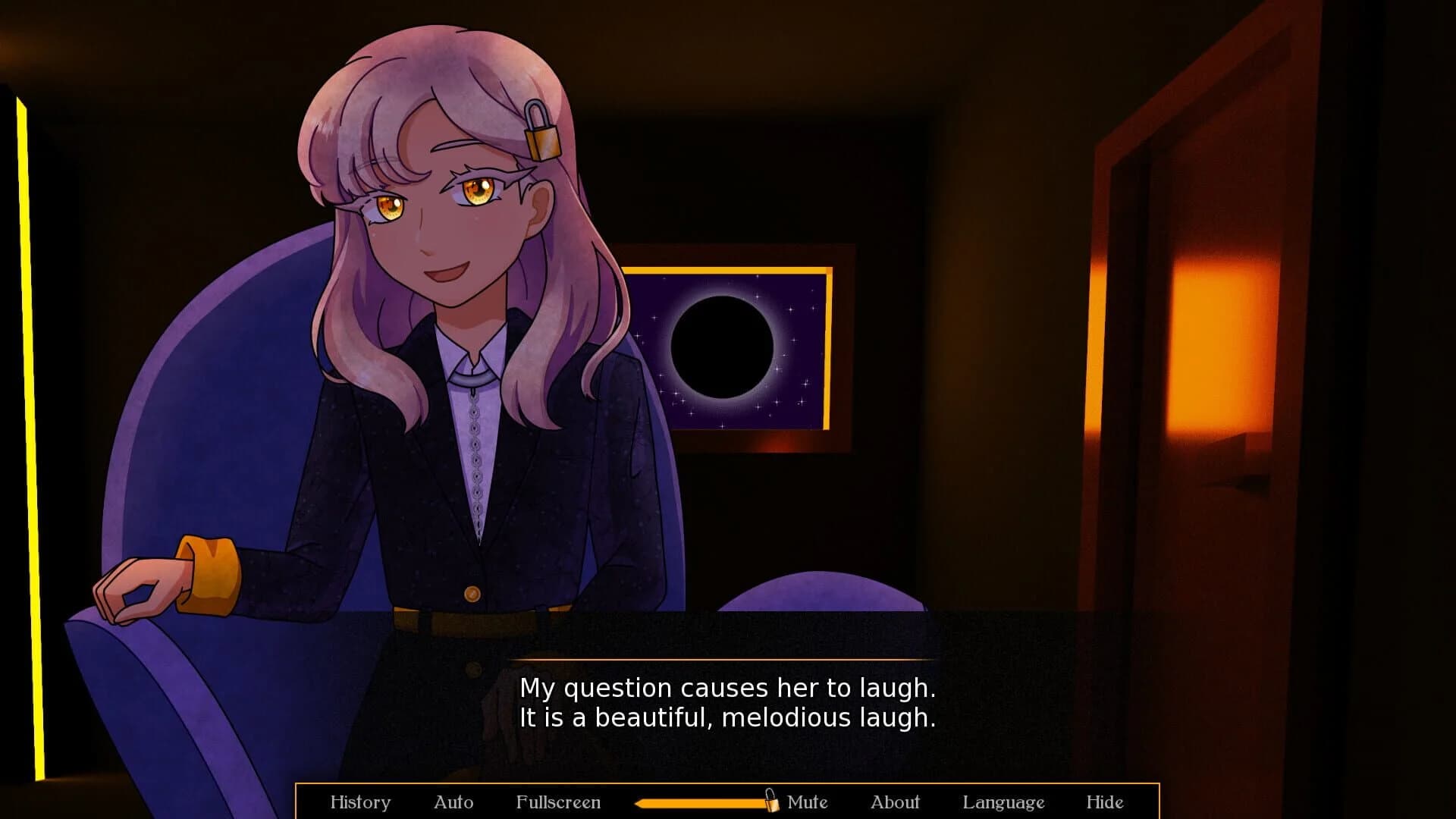
Task: Click the eclipse painting on the wall
Action: tap(730, 345)
